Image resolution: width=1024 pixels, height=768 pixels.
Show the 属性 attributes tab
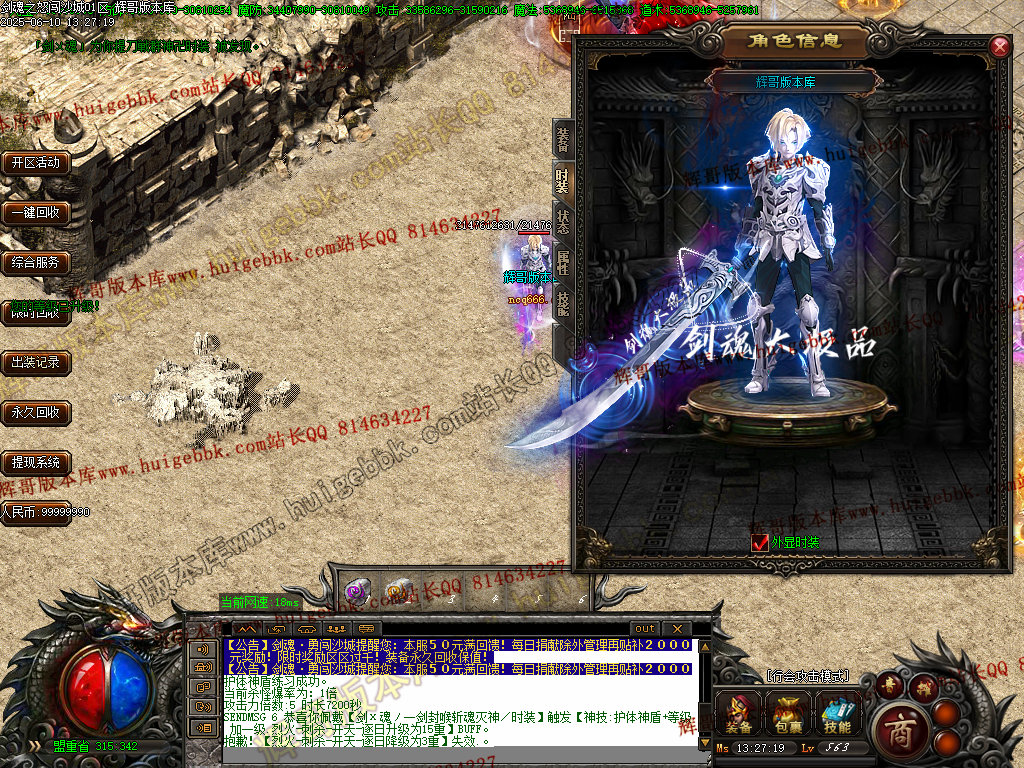[x=563, y=261]
